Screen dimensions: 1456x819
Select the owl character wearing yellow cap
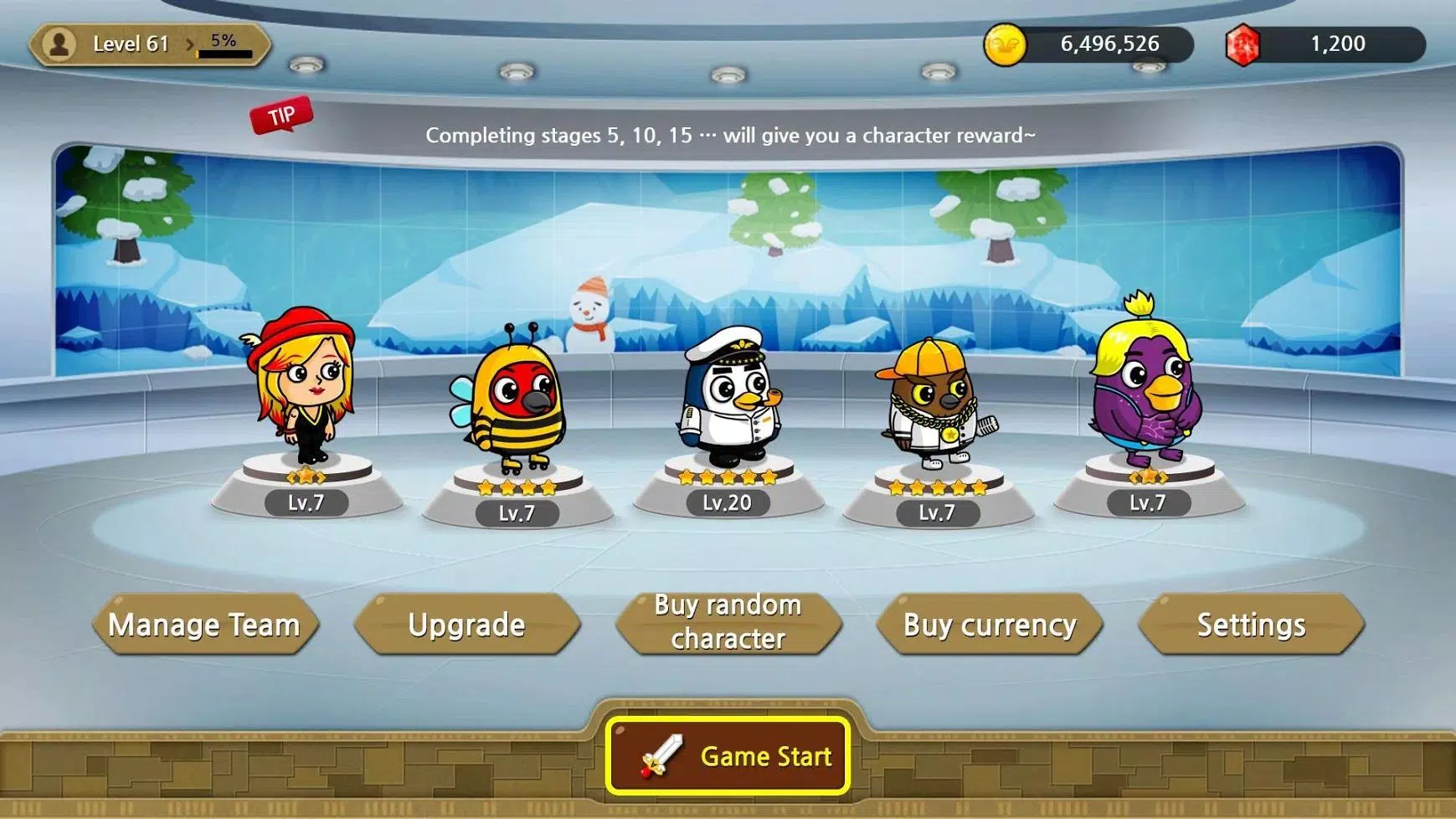pyautogui.click(x=938, y=402)
